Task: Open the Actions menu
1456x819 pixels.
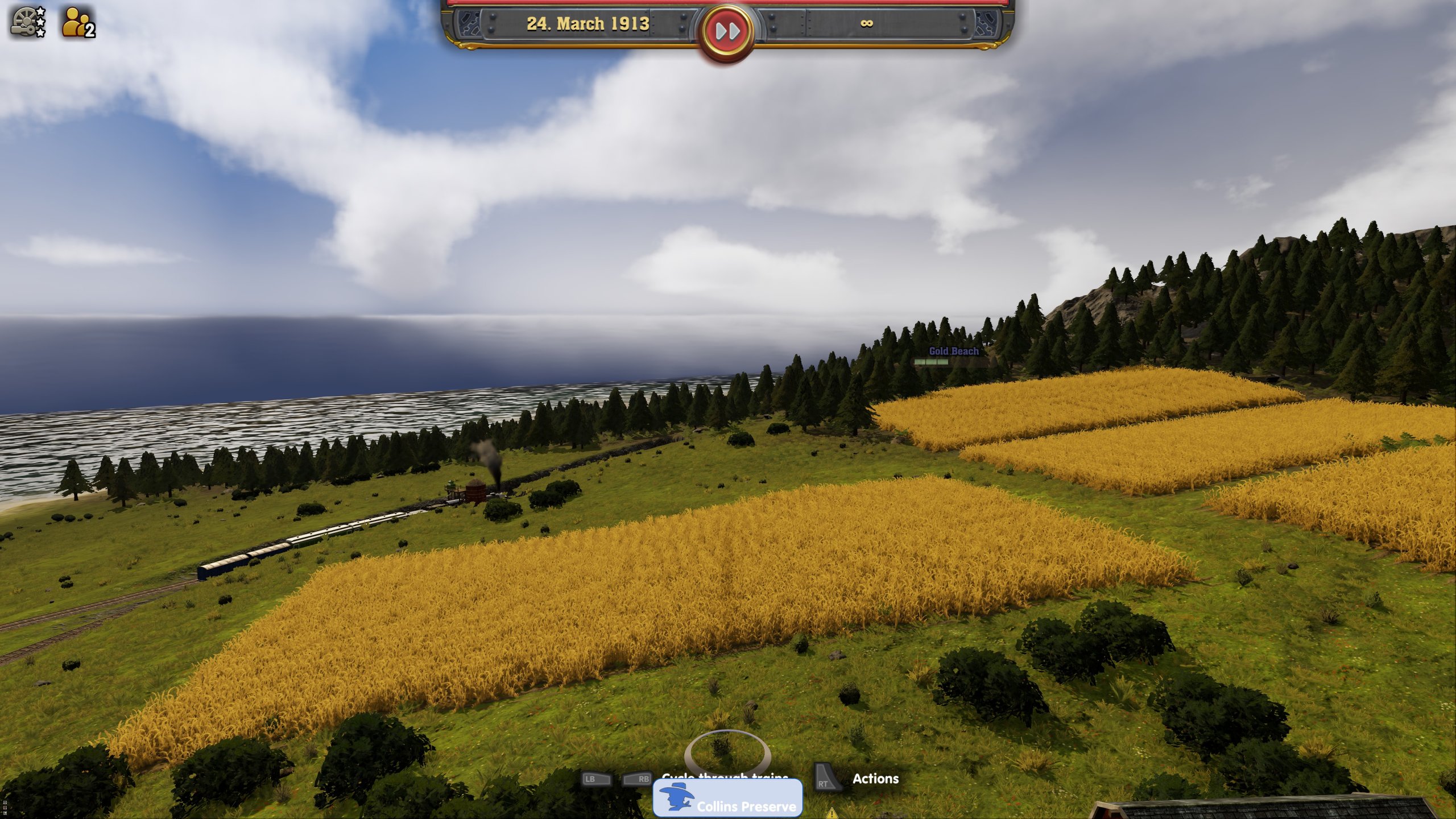Action: [x=876, y=779]
